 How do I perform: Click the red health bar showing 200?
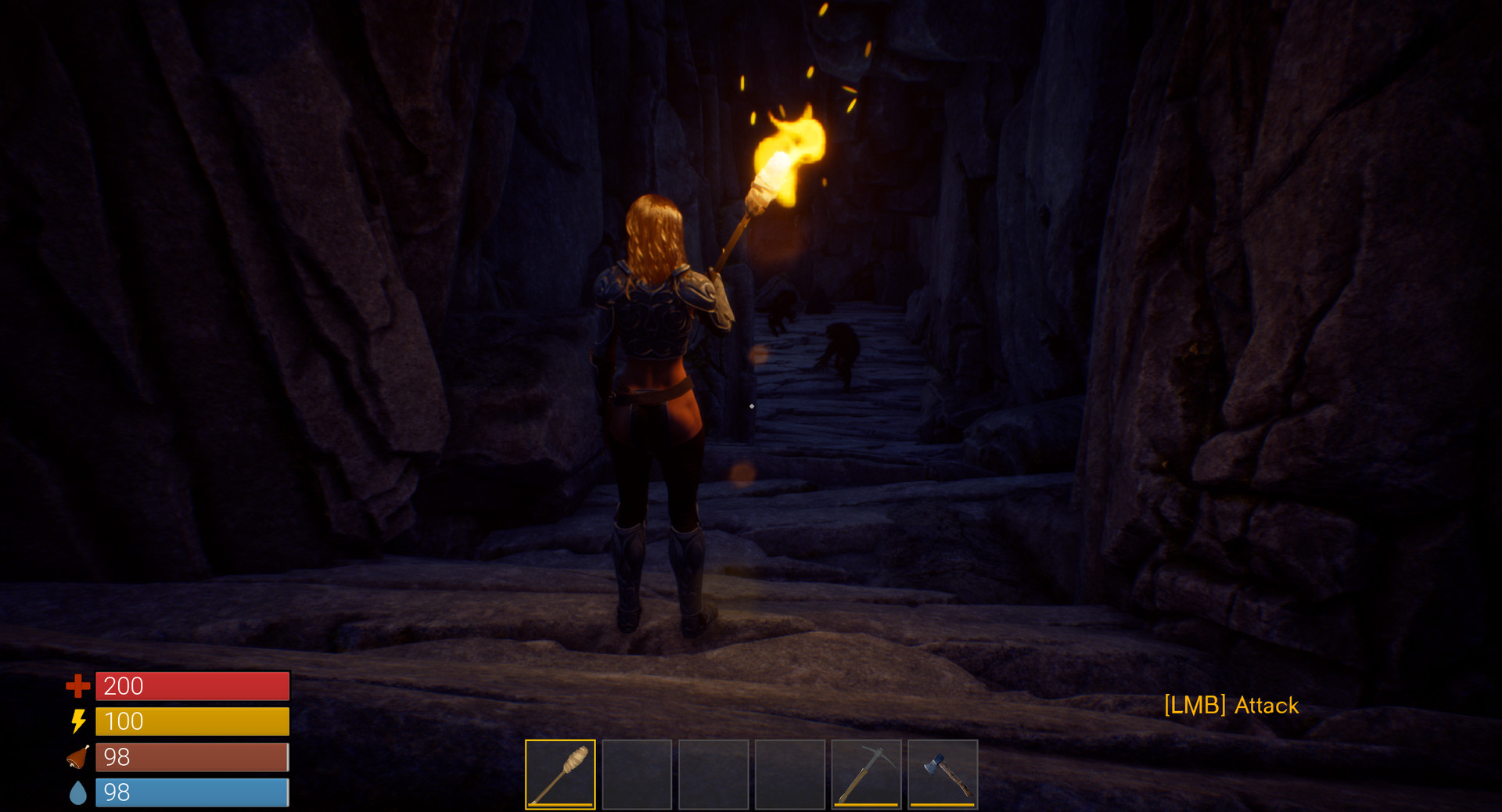click(x=191, y=686)
